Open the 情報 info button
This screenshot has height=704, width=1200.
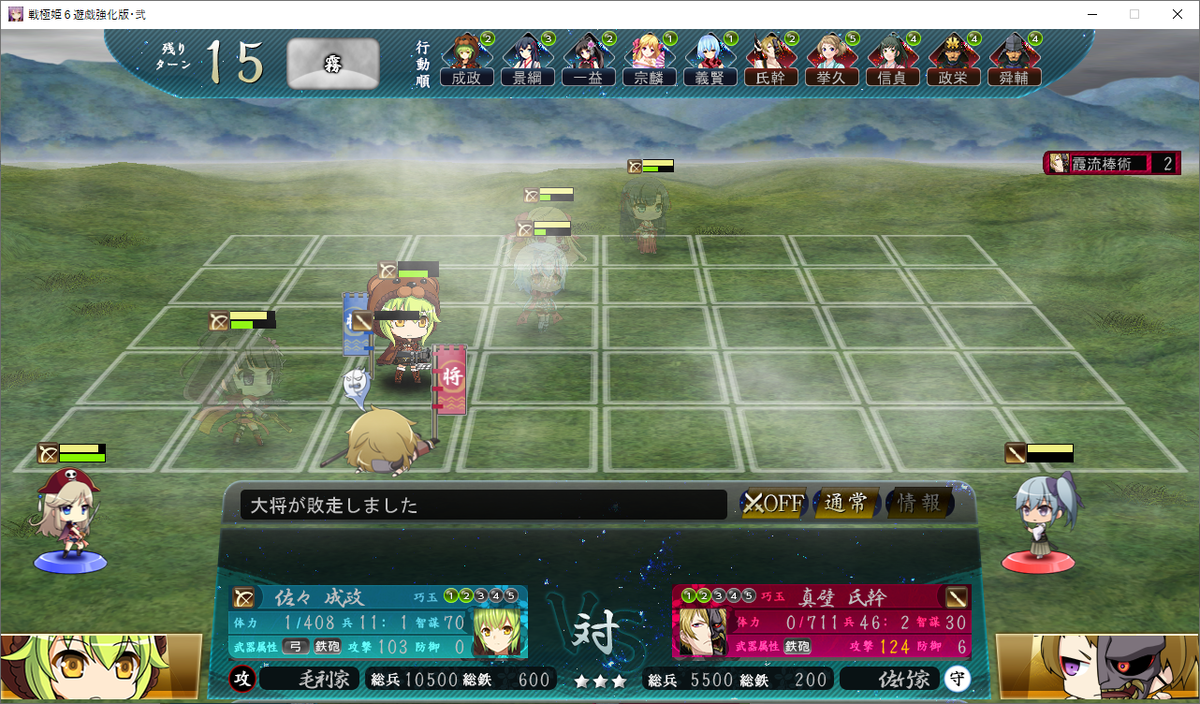pyautogui.click(x=919, y=504)
